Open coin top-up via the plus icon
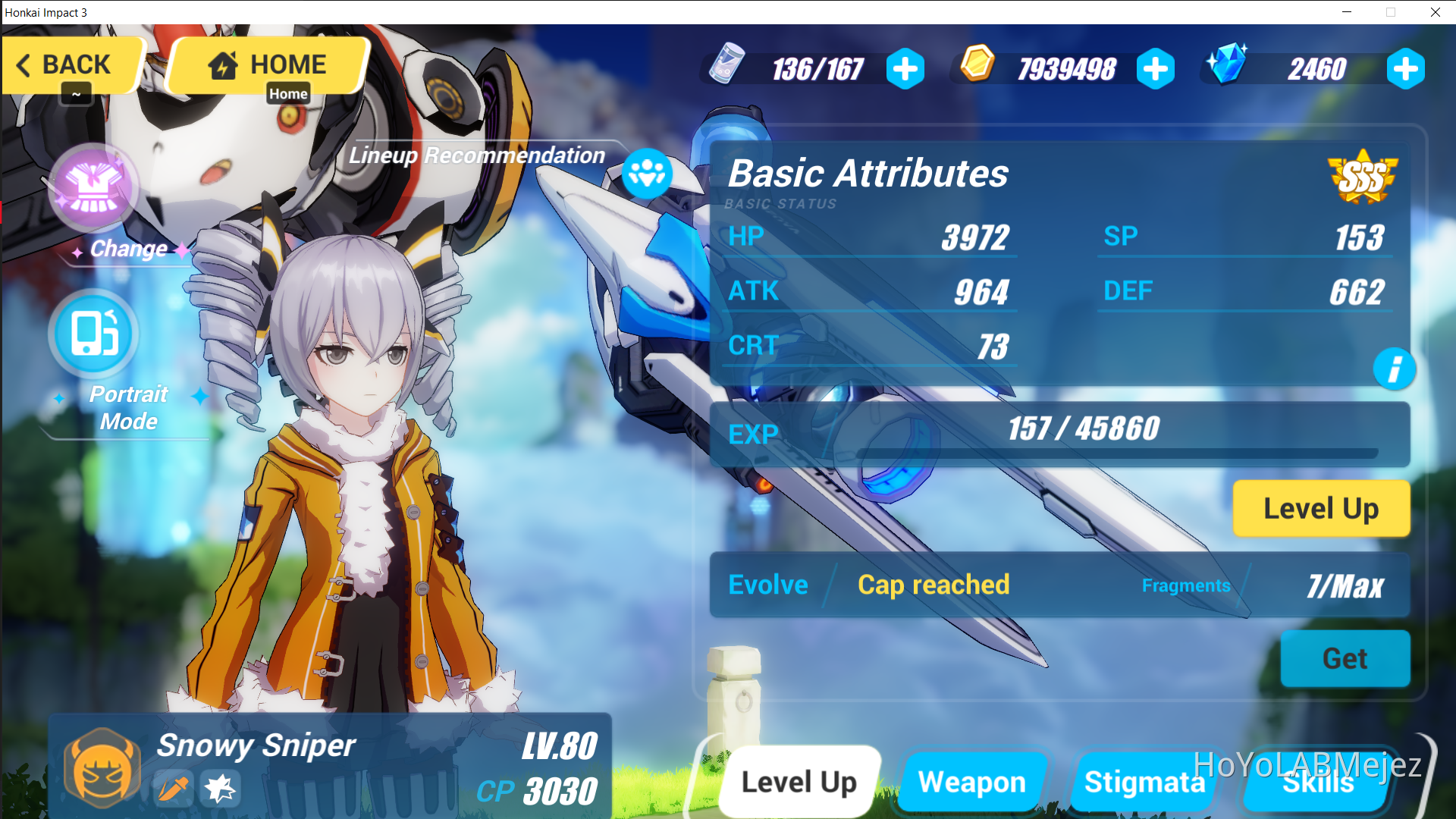Viewport: 1456px width, 819px height. 1156,68
